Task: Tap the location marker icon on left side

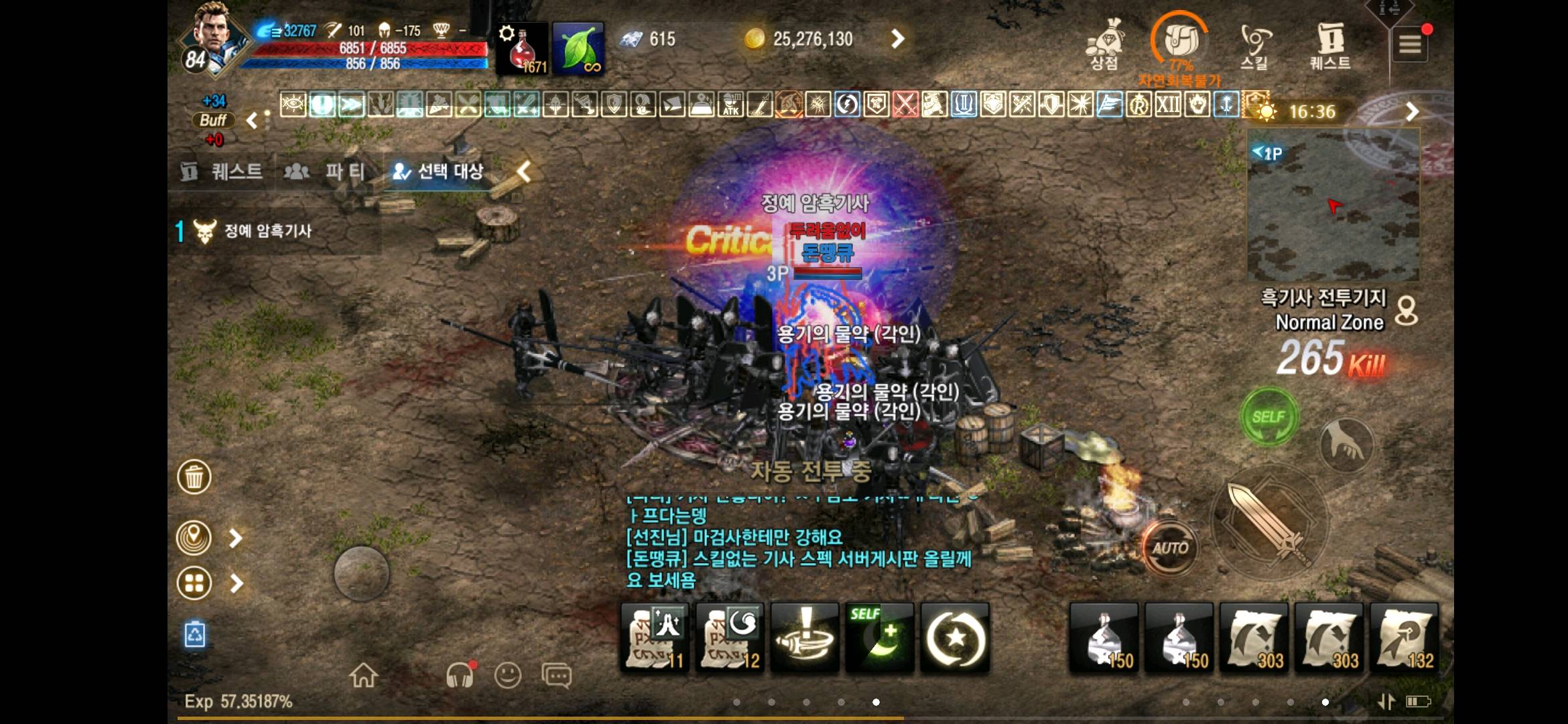Action: [194, 536]
